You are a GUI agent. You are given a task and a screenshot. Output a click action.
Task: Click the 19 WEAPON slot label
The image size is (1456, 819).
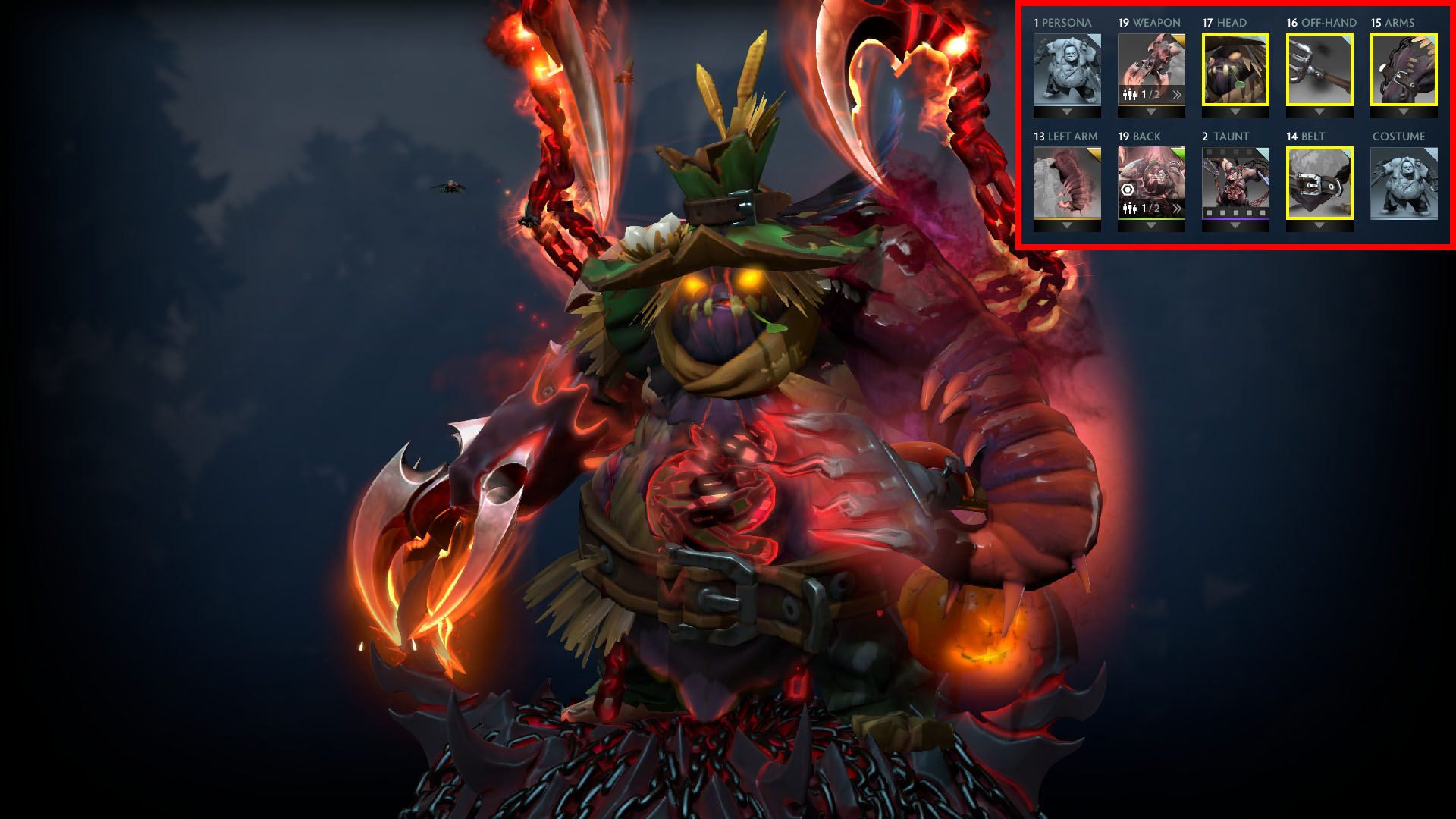coord(1149,21)
